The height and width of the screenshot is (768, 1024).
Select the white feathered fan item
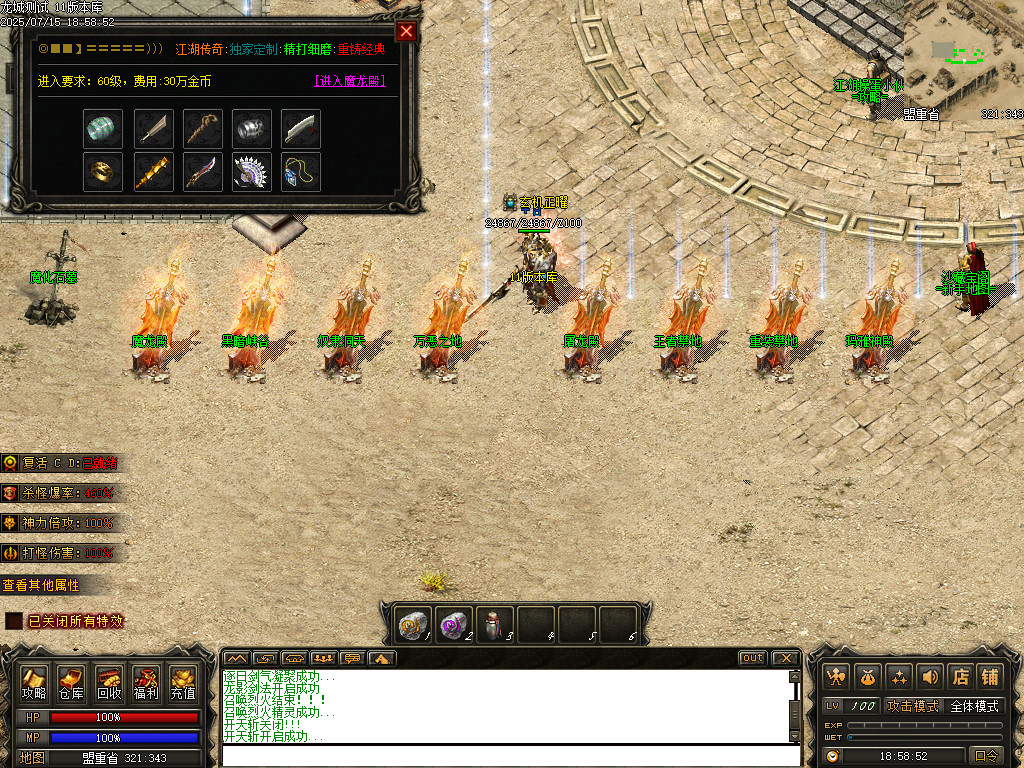[251, 171]
